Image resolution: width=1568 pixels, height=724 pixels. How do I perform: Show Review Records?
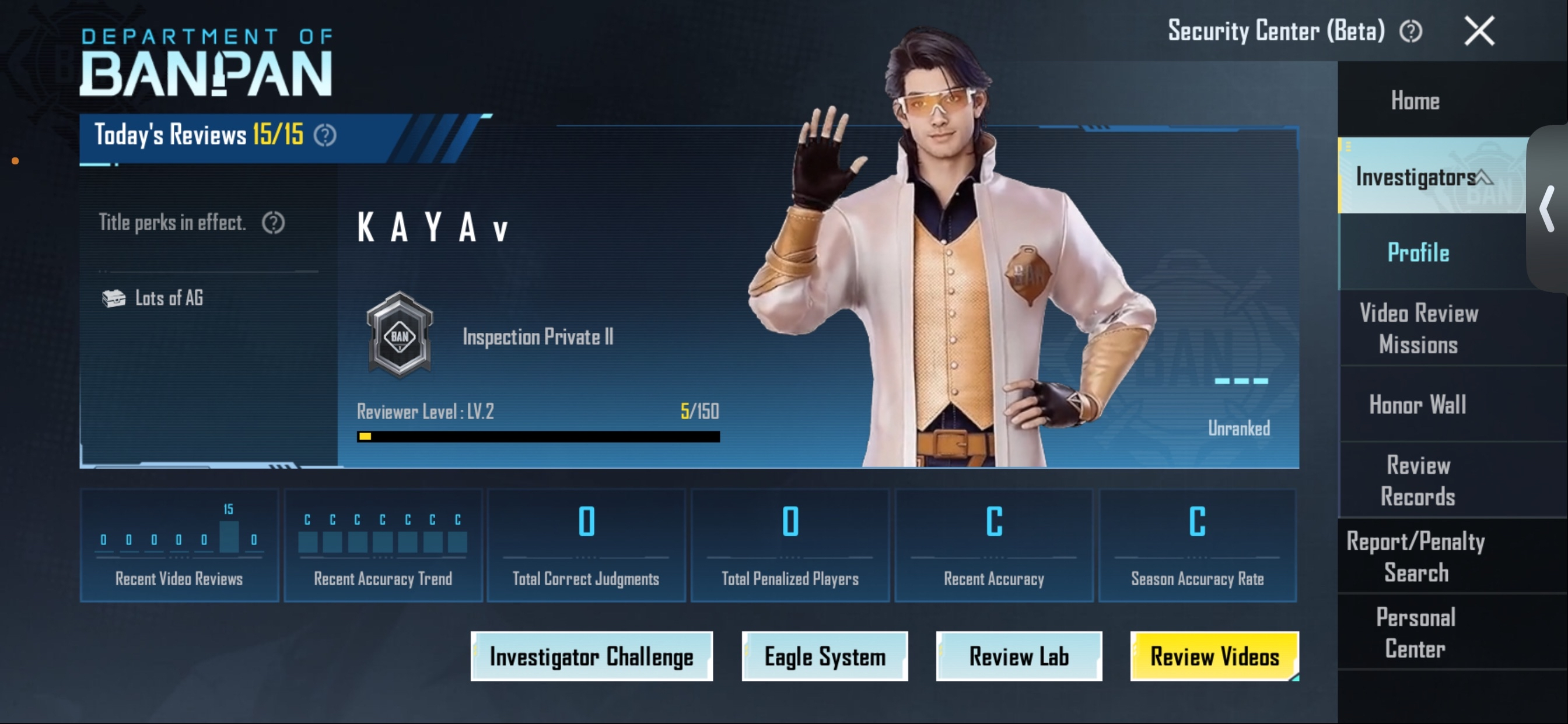click(1418, 481)
